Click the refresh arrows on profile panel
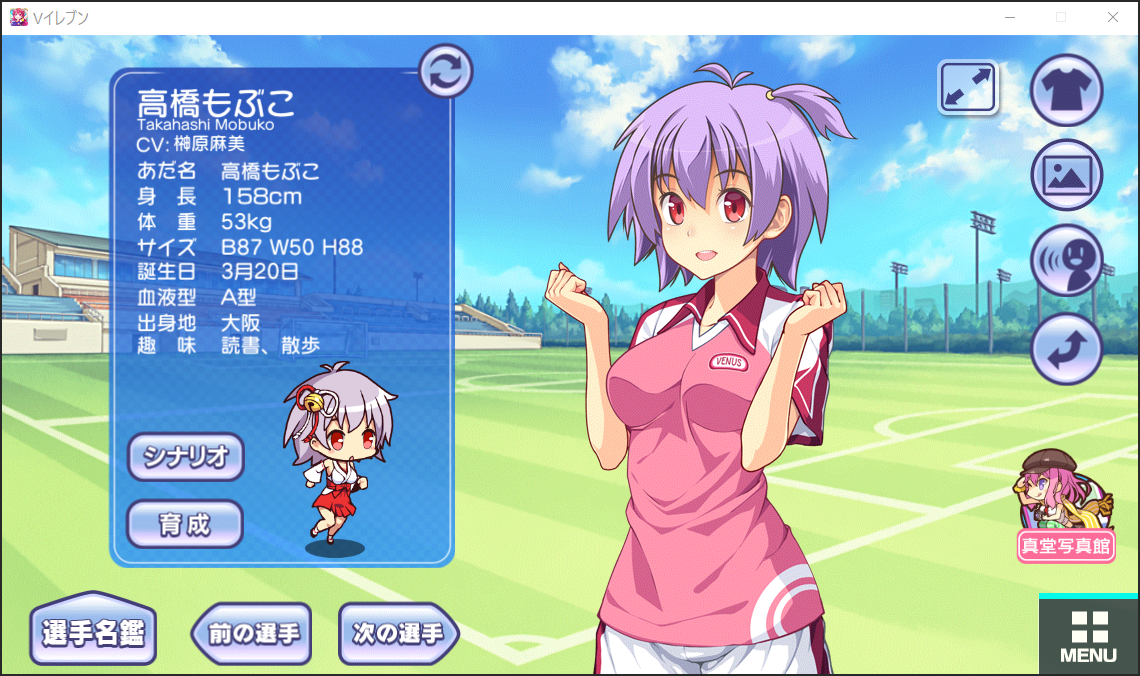The width and height of the screenshot is (1140, 676). [445, 70]
